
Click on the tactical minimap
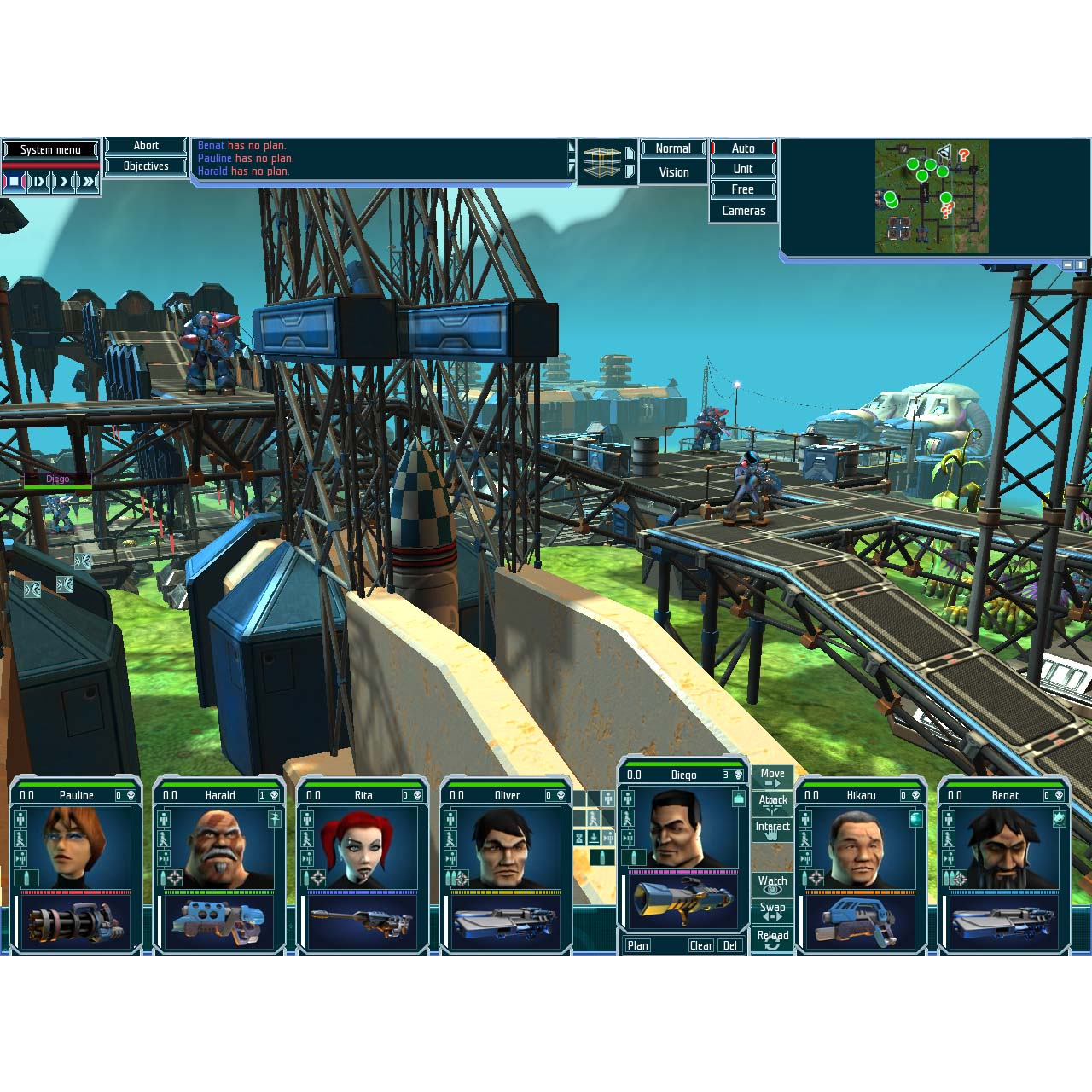(x=932, y=197)
